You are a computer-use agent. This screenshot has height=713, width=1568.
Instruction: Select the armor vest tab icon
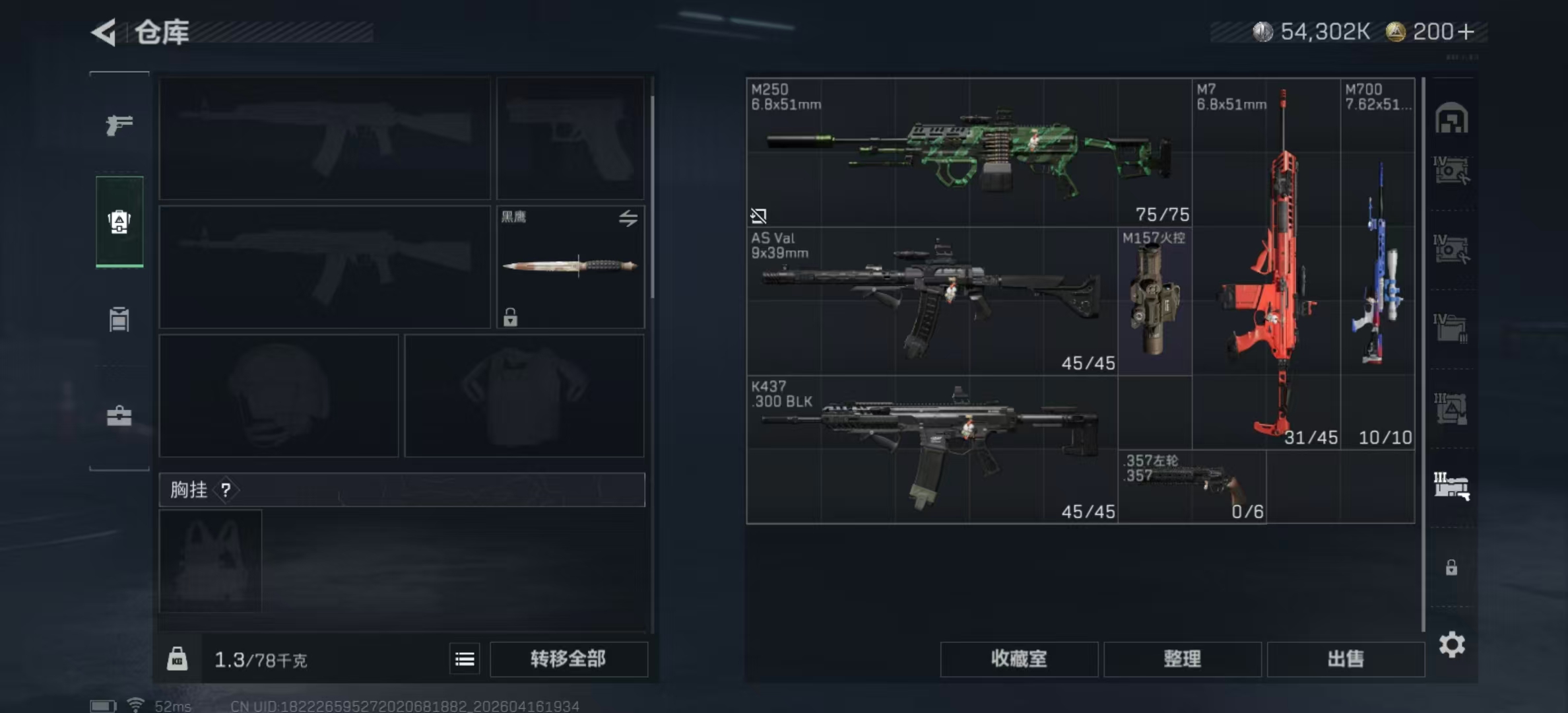tap(117, 318)
